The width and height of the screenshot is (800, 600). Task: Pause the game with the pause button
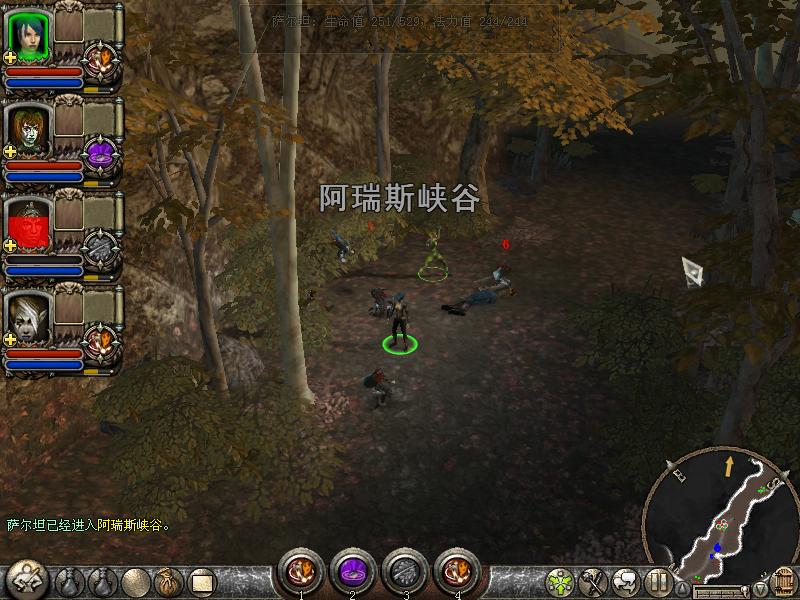pos(657,581)
